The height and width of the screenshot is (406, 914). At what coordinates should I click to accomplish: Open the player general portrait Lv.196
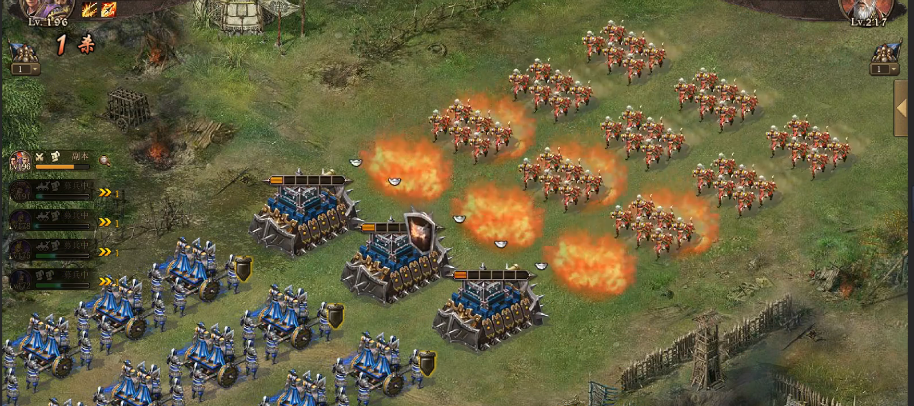click(46, 10)
